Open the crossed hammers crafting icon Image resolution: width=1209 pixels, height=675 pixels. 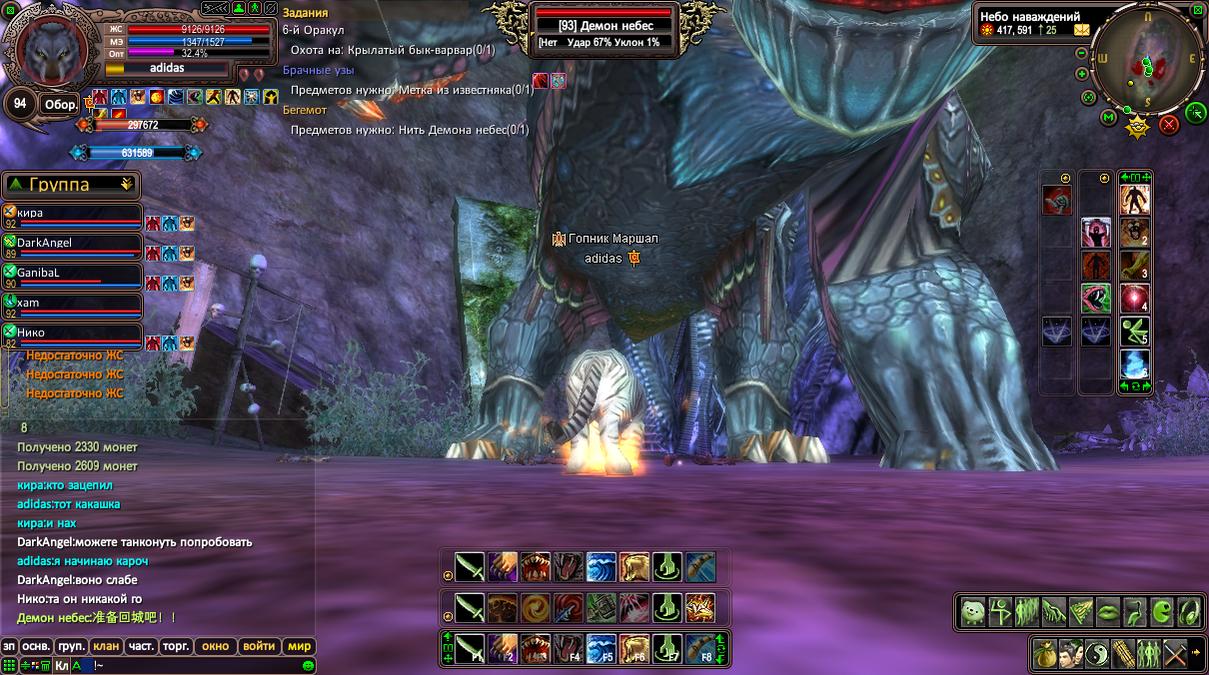pyautogui.click(x=1175, y=653)
